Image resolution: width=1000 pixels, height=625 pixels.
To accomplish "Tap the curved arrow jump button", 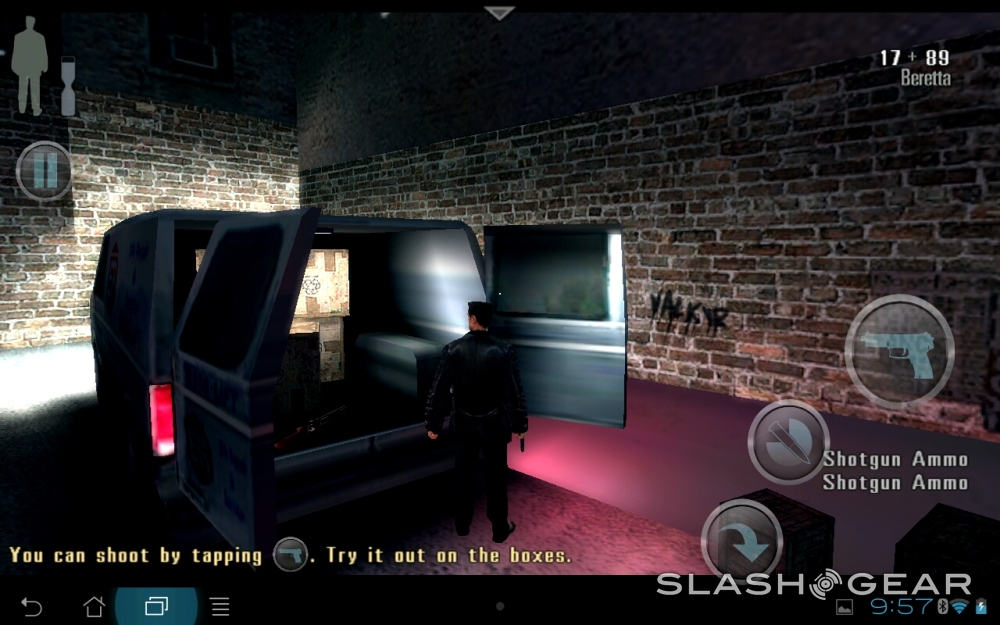I will pyautogui.click(x=742, y=540).
